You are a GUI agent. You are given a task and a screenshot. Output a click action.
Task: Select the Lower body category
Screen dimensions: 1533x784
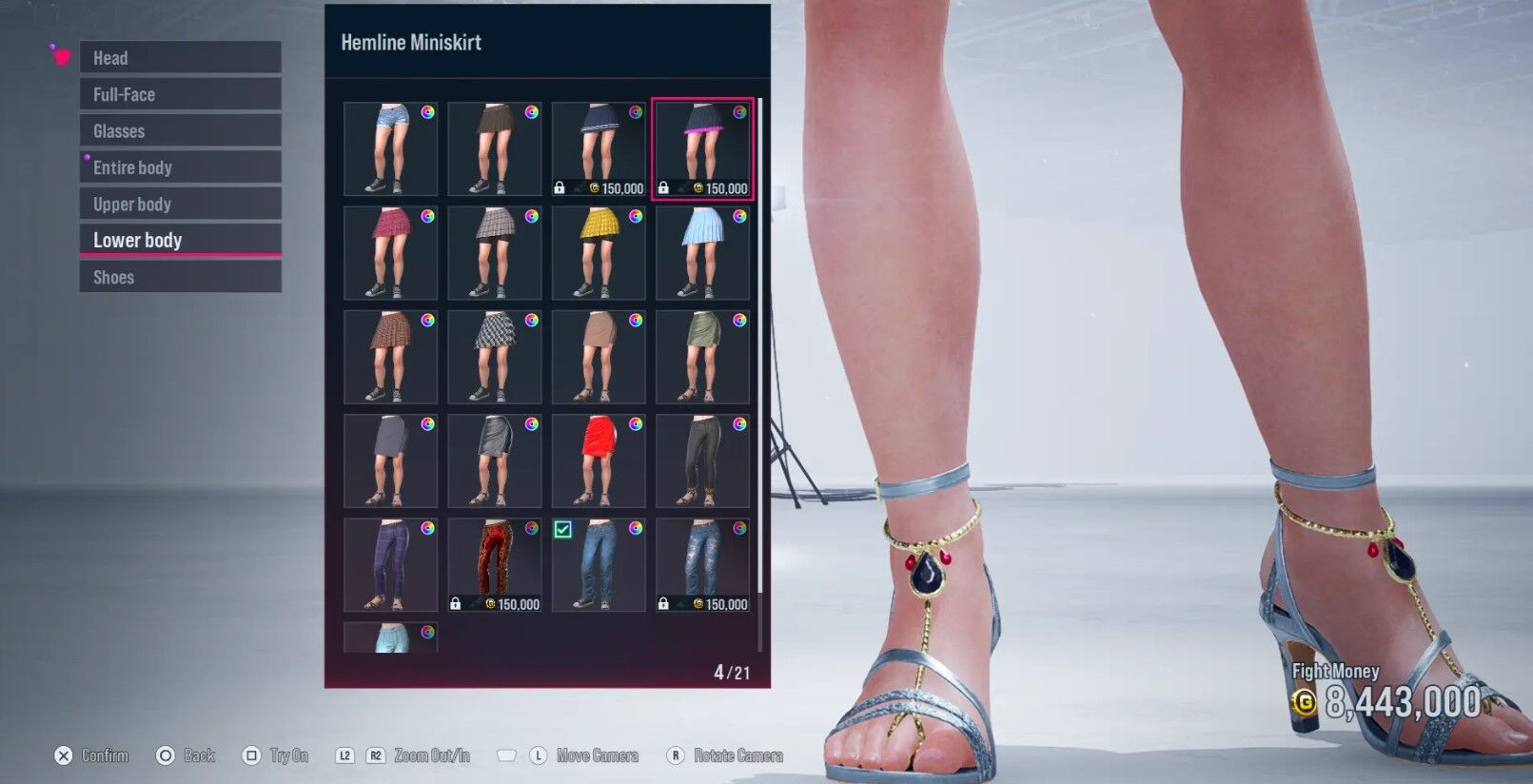click(180, 240)
